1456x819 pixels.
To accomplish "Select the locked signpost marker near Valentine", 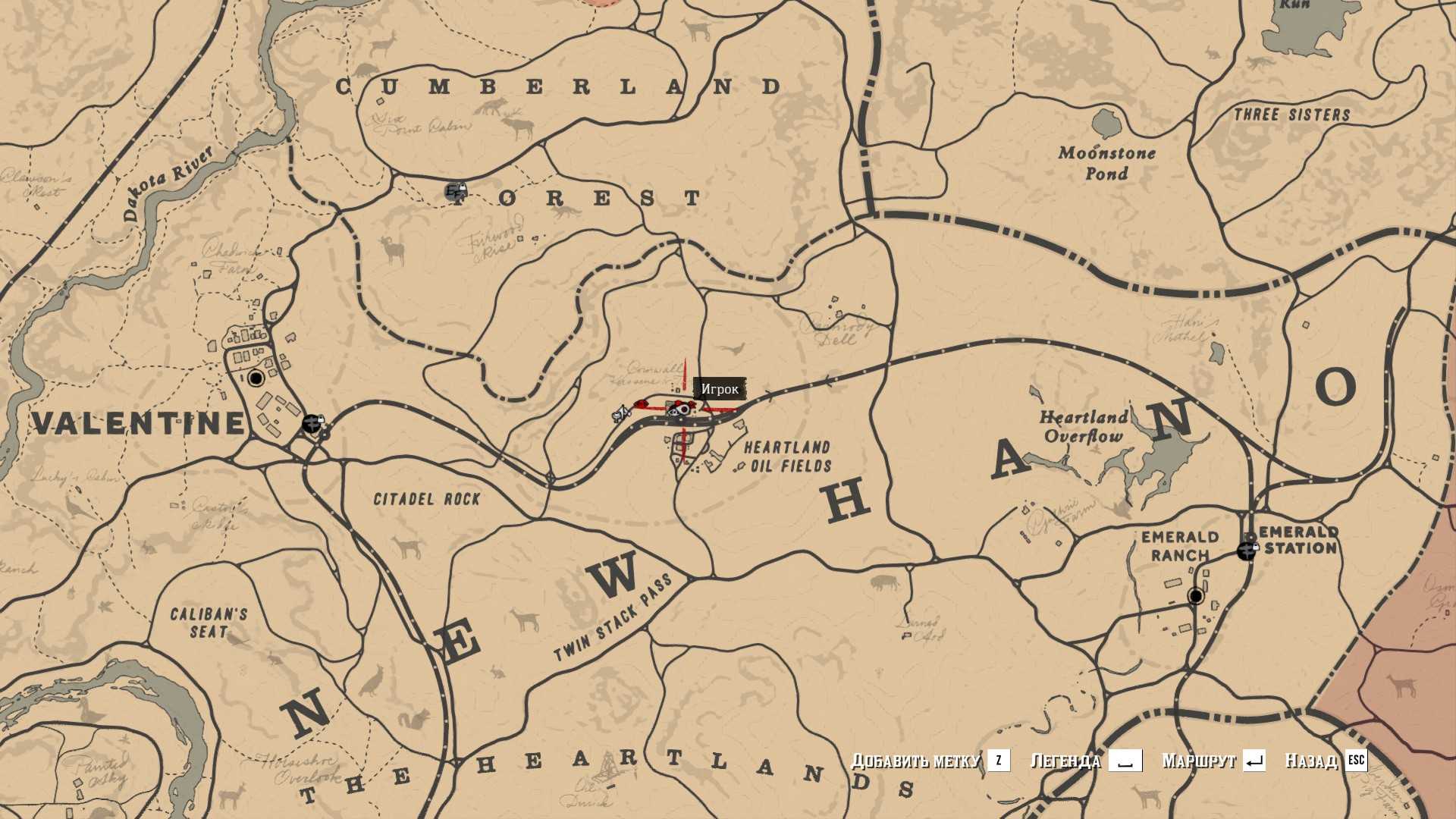I will click(x=312, y=423).
